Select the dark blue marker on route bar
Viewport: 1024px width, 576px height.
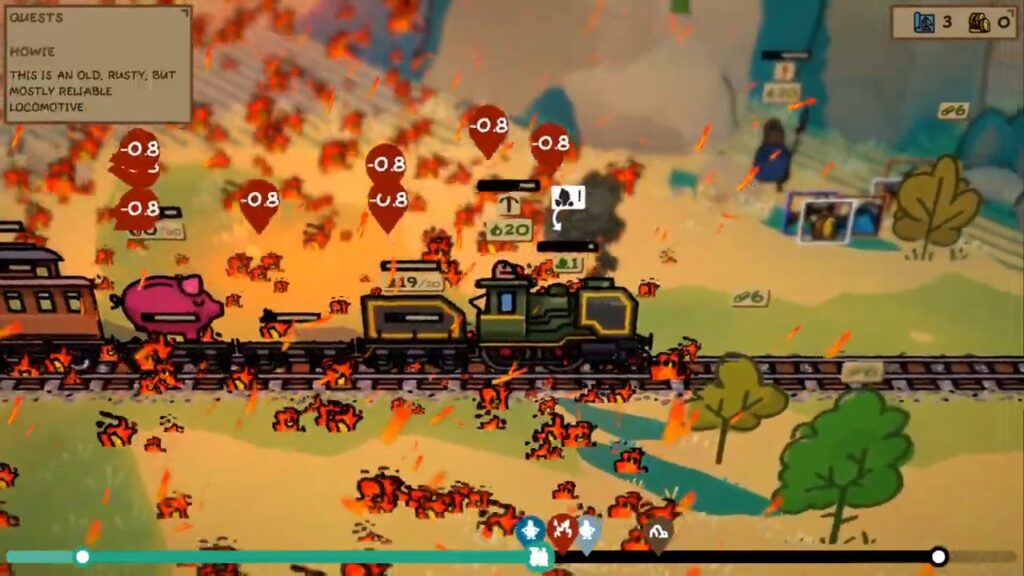pos(532,528)
